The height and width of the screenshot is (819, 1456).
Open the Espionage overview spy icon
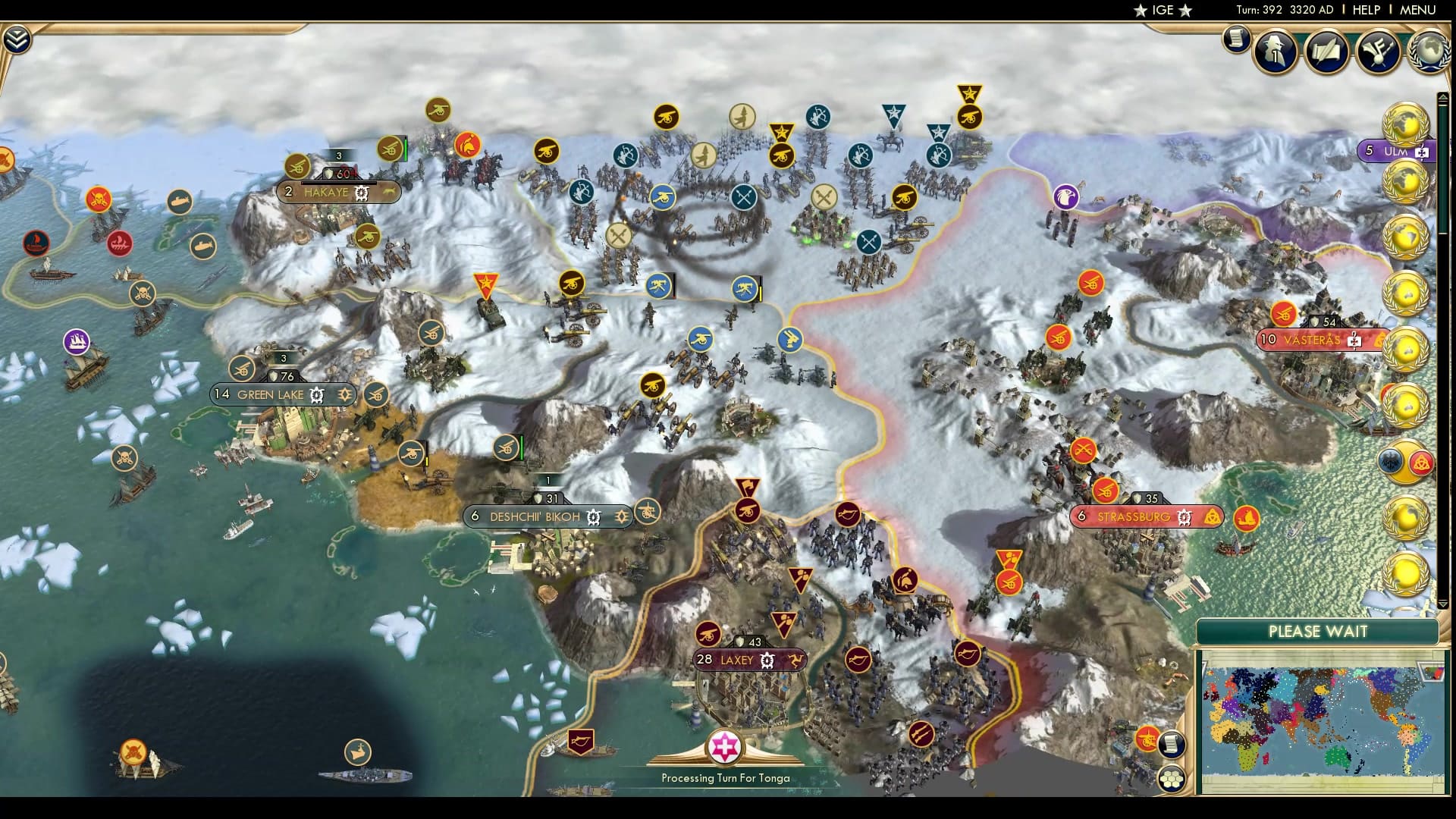pos(1275,52)
